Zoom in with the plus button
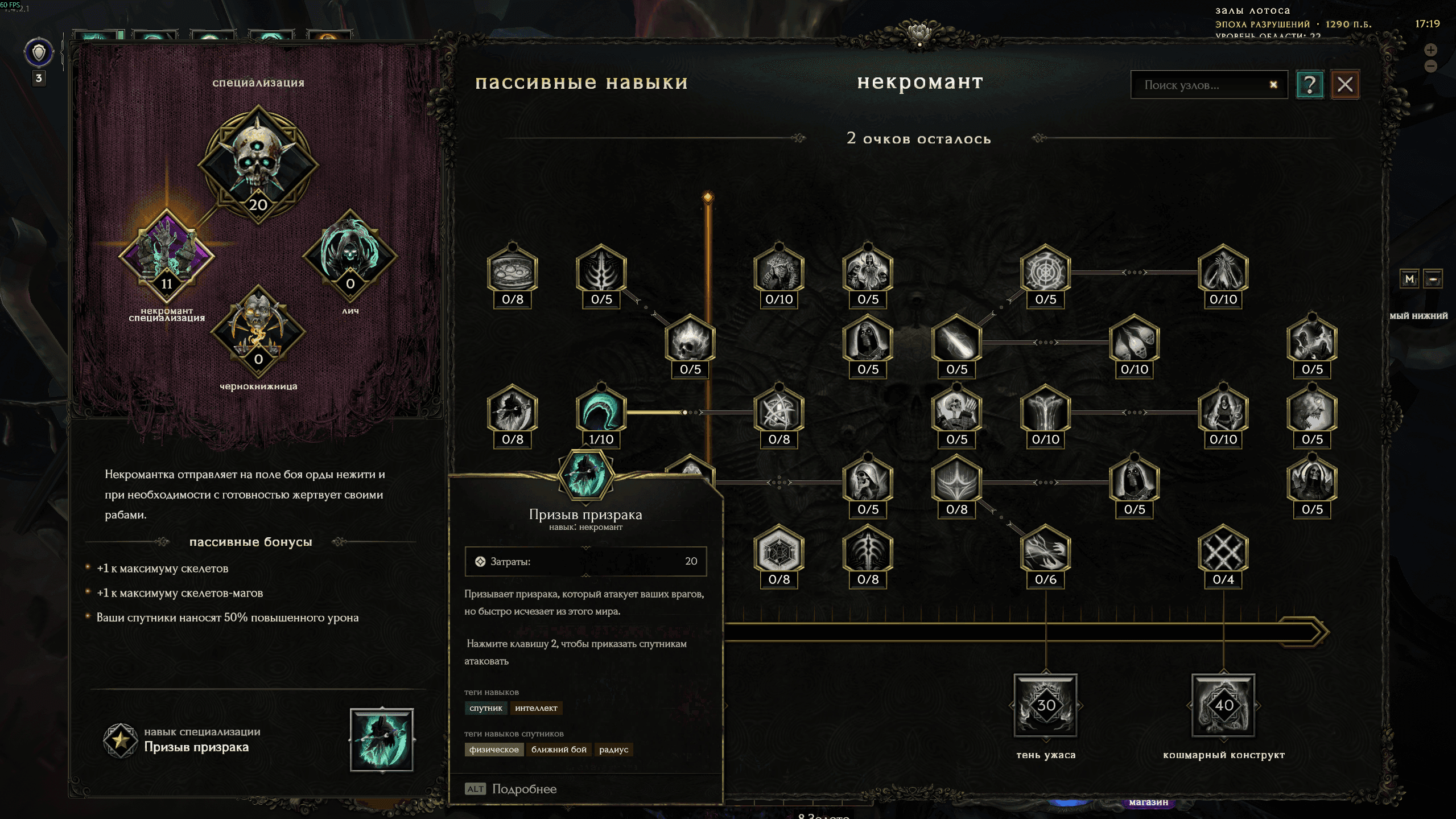 click(x=1430, y=50)
